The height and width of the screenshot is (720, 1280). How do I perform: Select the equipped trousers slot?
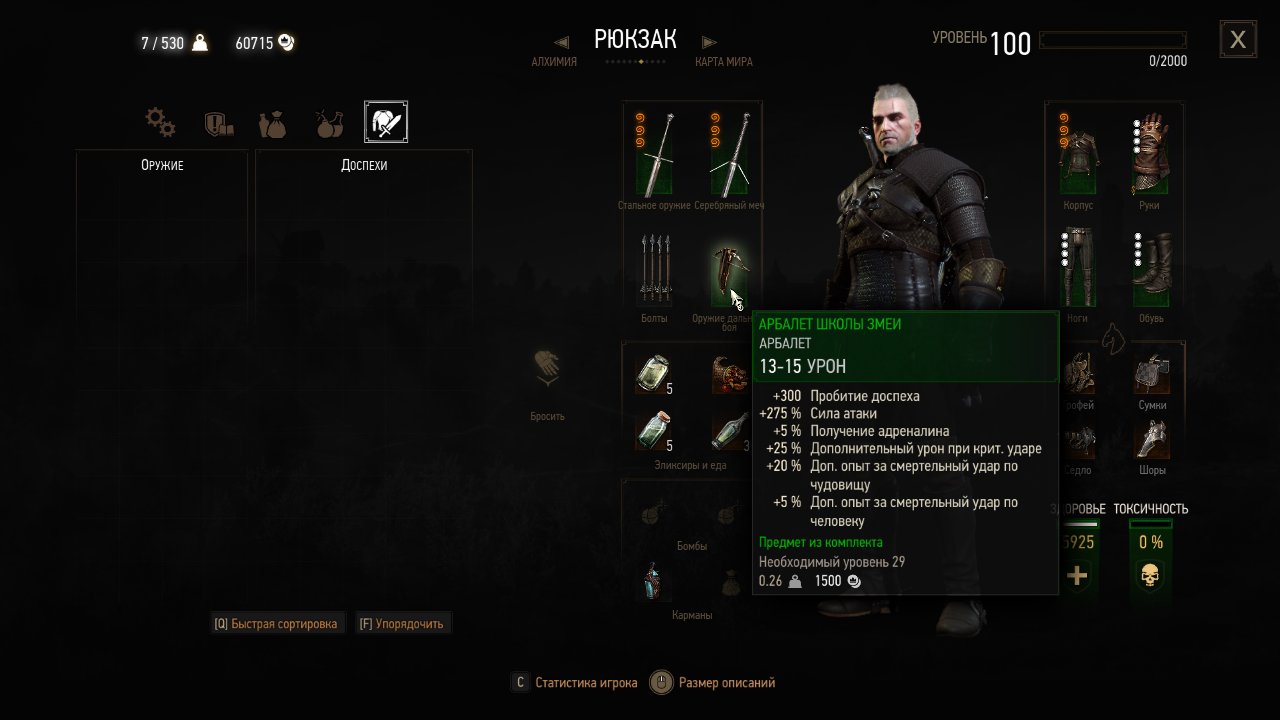click(x=1078, y=267)
